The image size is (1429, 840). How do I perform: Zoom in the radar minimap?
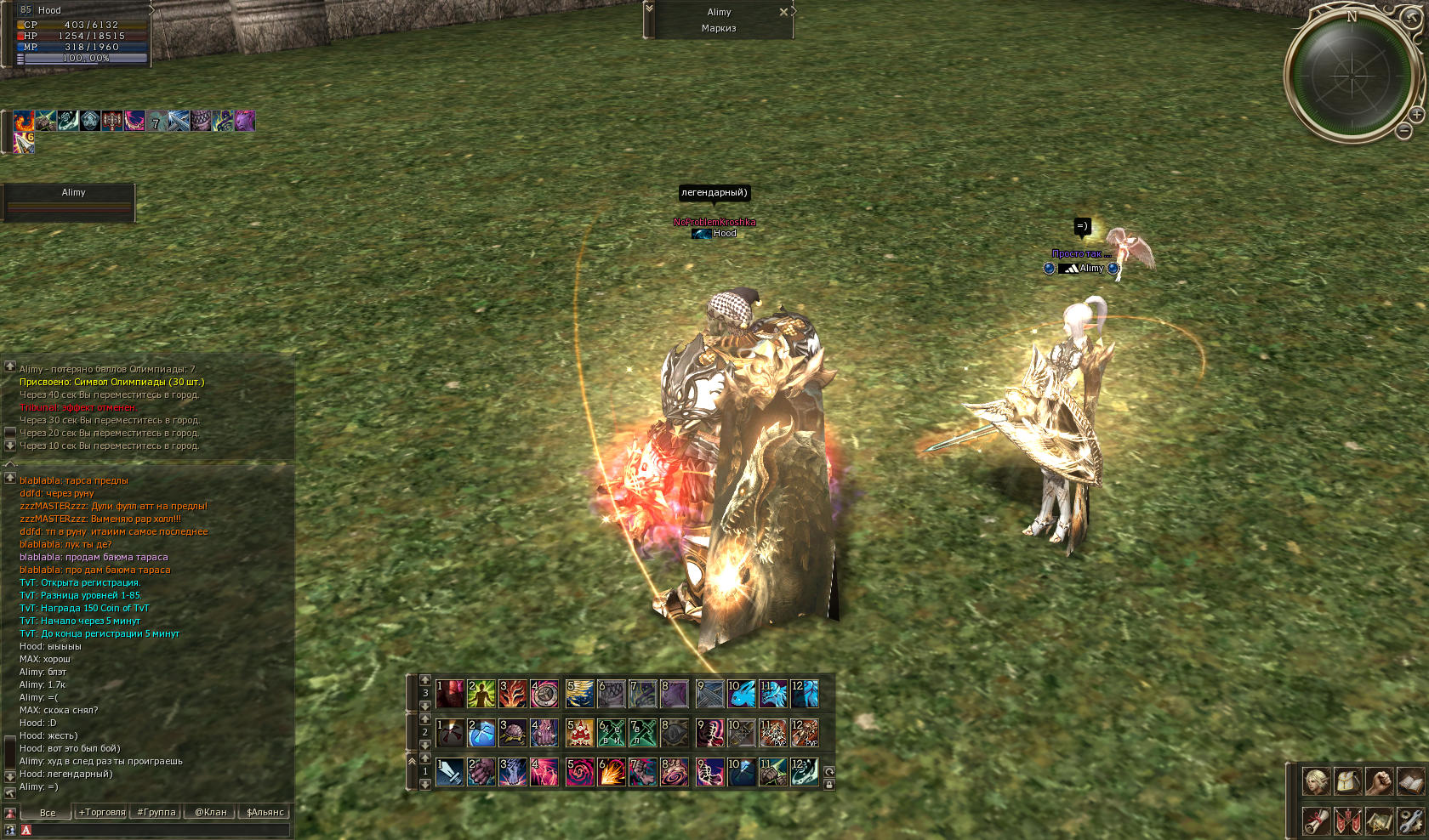(x=1416, y=114)
